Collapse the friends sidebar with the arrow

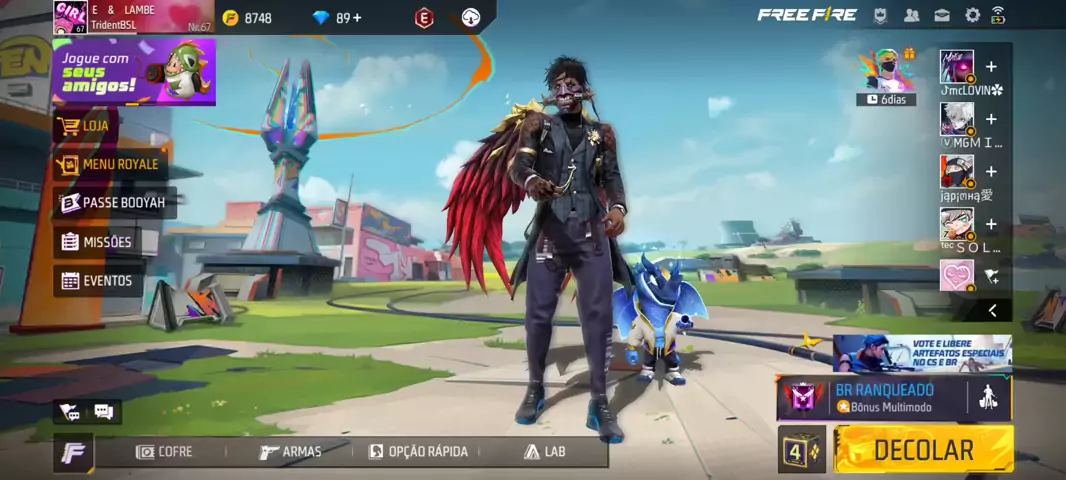click(992, 311)
